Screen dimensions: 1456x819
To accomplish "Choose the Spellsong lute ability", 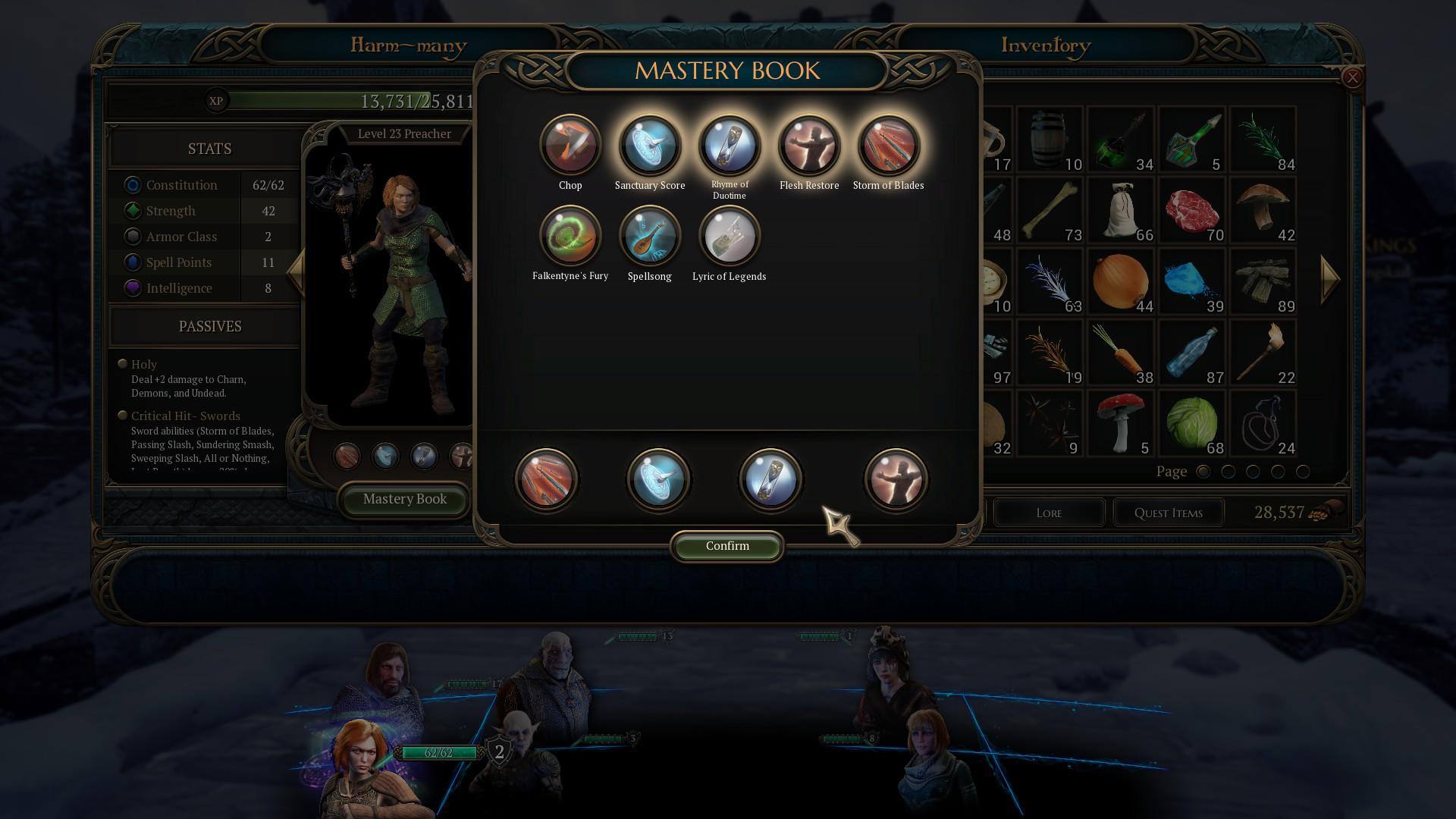I will pos(650,237).
